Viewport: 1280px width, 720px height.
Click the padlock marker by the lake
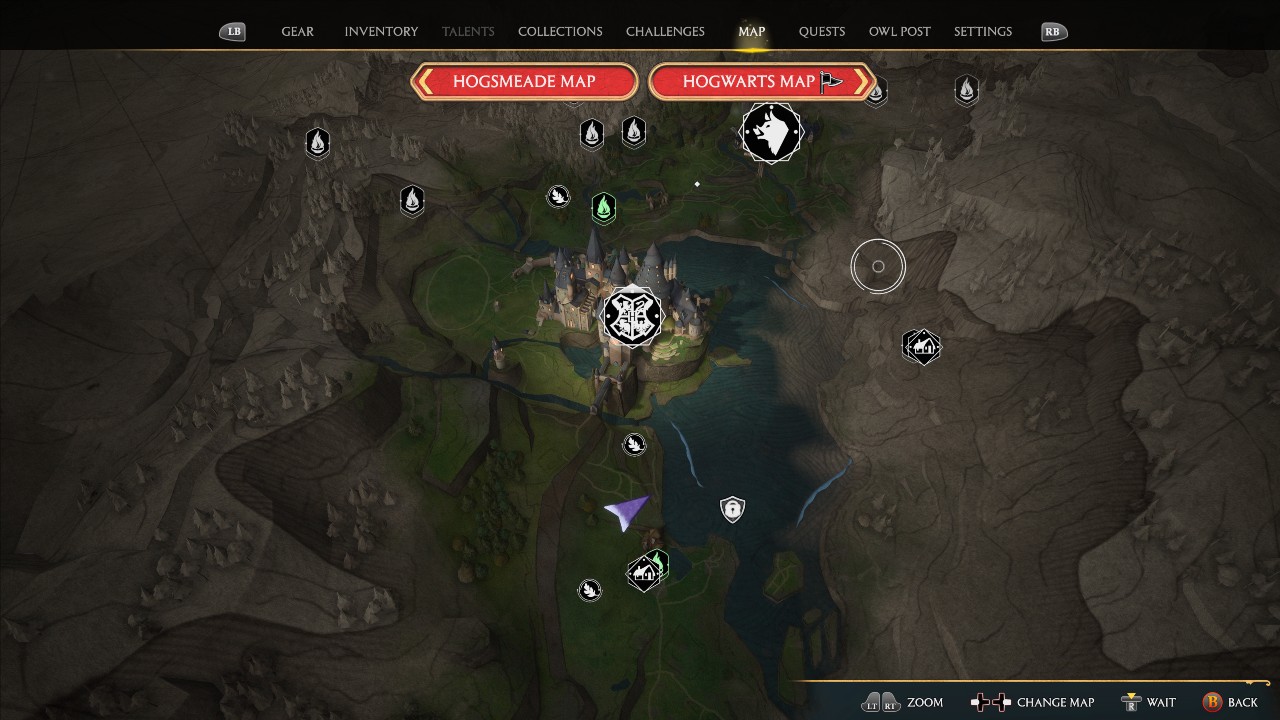tap(732, 510)
